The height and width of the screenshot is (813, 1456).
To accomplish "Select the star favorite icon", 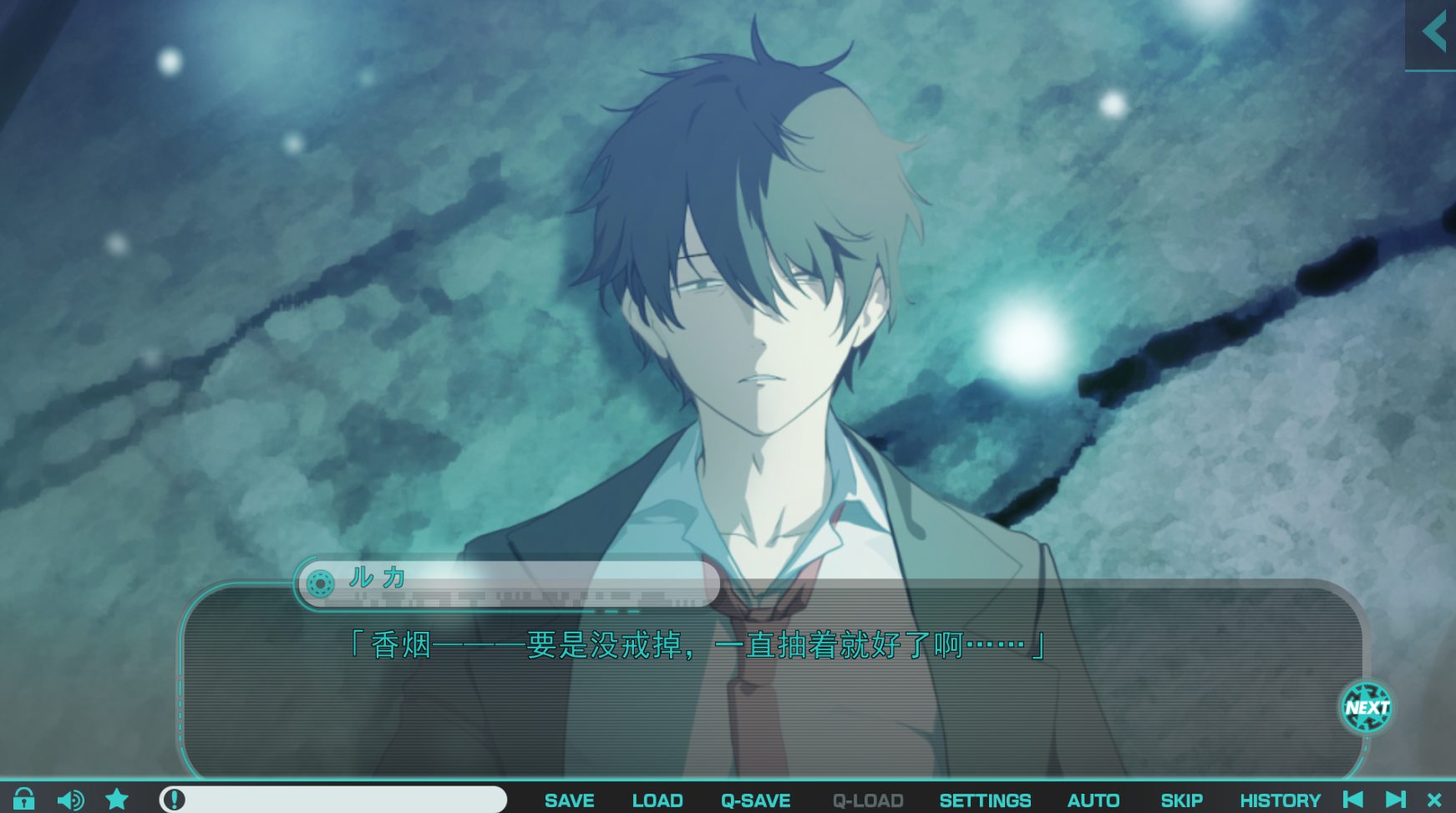I will pyautogui.click(x=117, y=800).
